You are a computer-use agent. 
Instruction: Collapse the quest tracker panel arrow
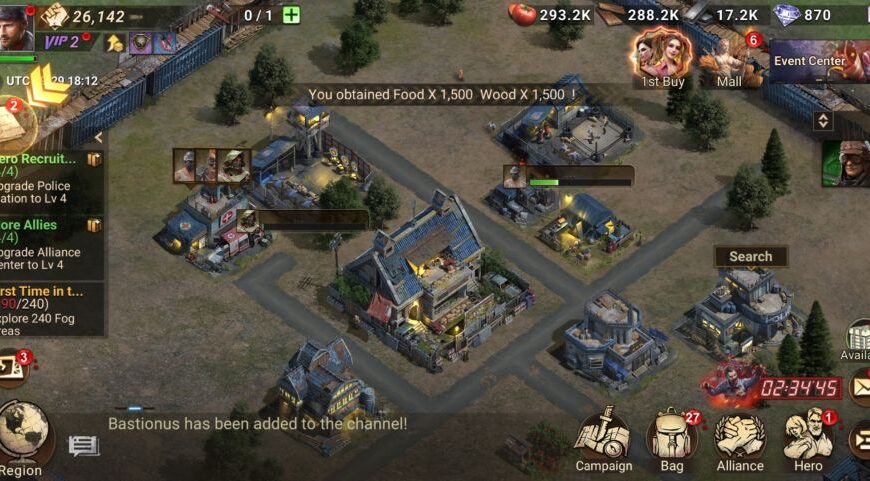pos(98,138)
